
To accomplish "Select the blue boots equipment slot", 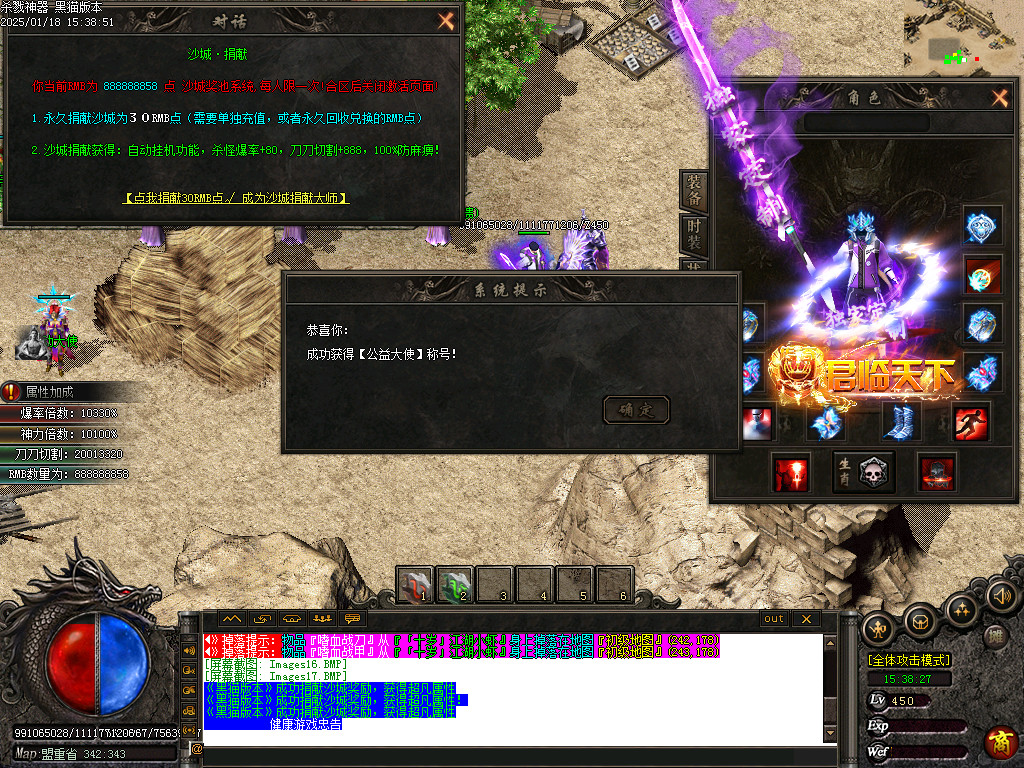I will pos(900,422).
